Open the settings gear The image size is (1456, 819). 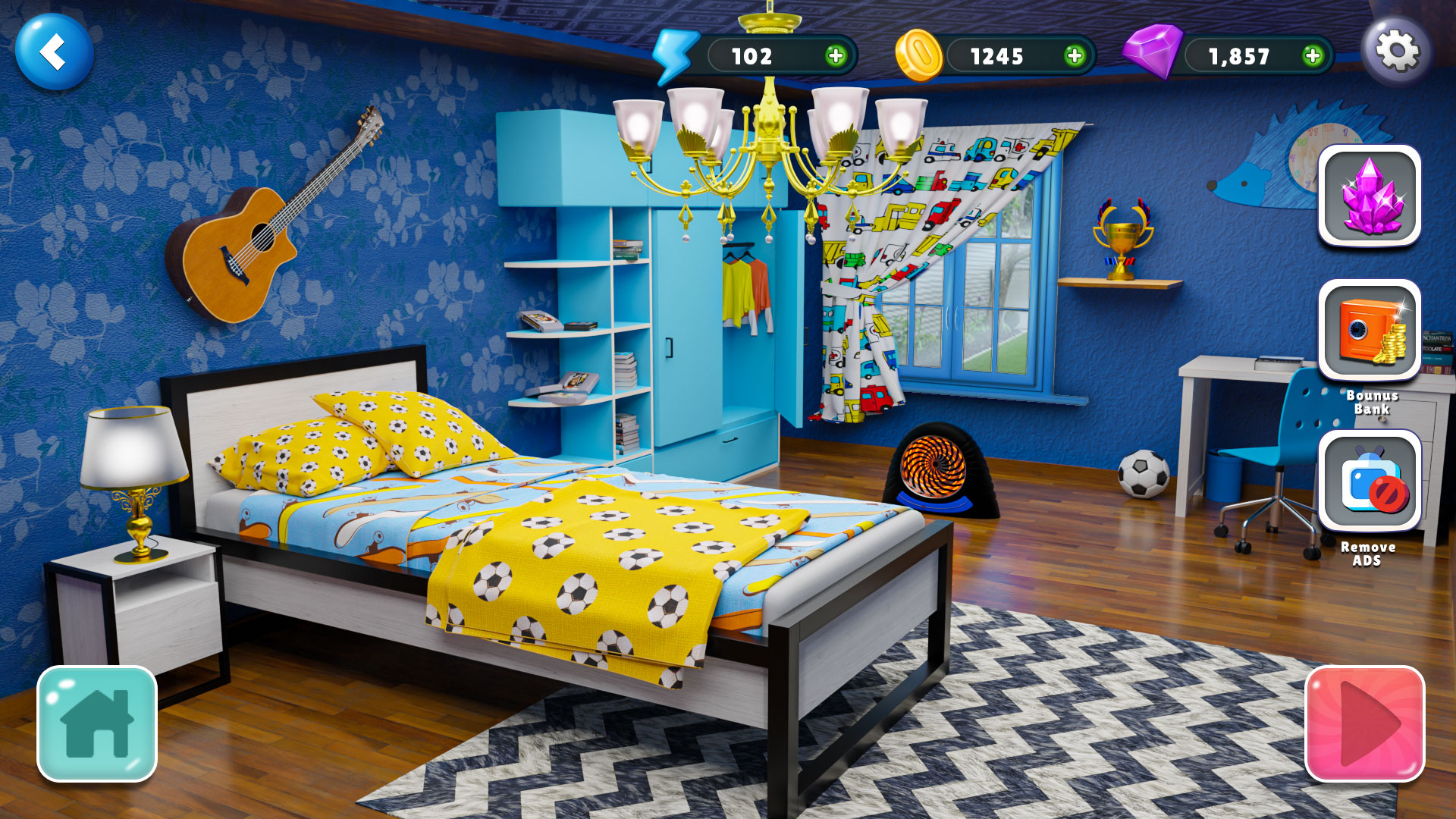(x=1399, y=50)
